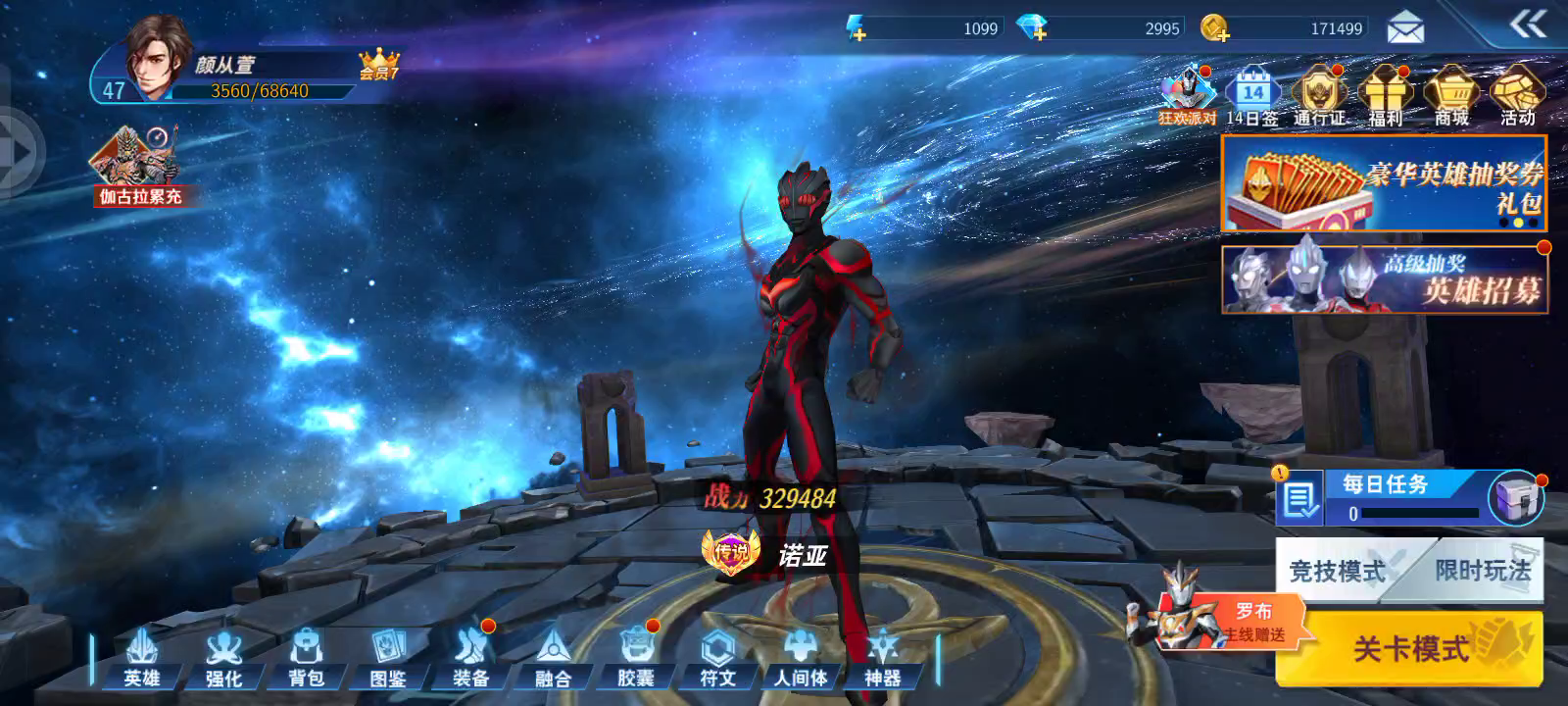
Task: Open the 融合 fusion menu
Action: 553,658
